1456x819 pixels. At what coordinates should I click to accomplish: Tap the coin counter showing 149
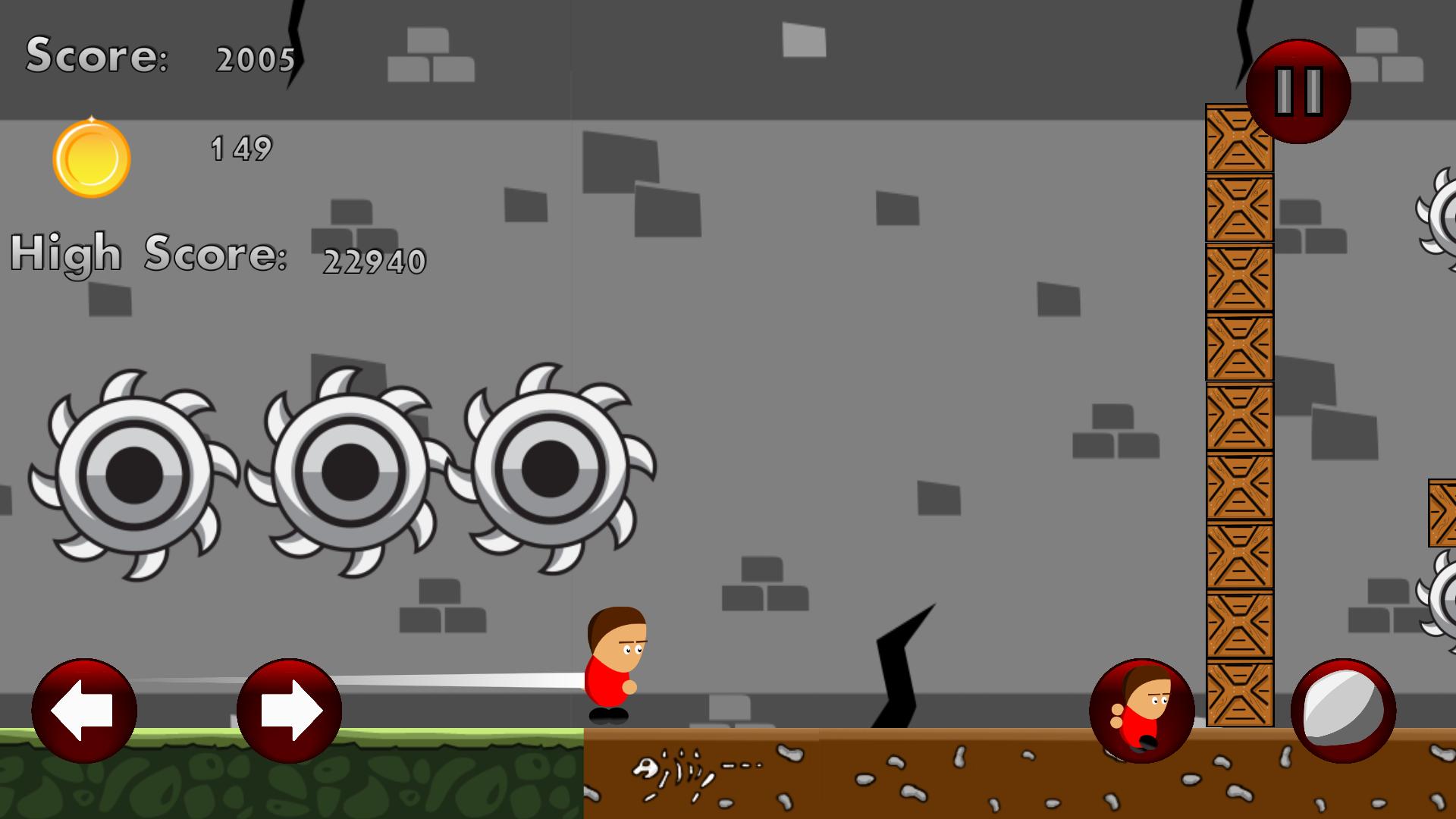(241, 149)
